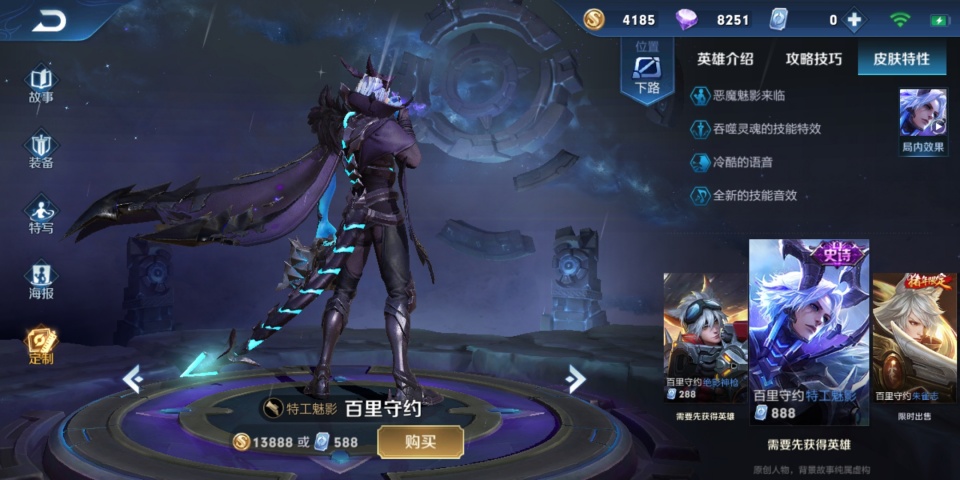960x480 pixels.
Task: Play the 局内效果 in-game effect preview
Action: 922,118
